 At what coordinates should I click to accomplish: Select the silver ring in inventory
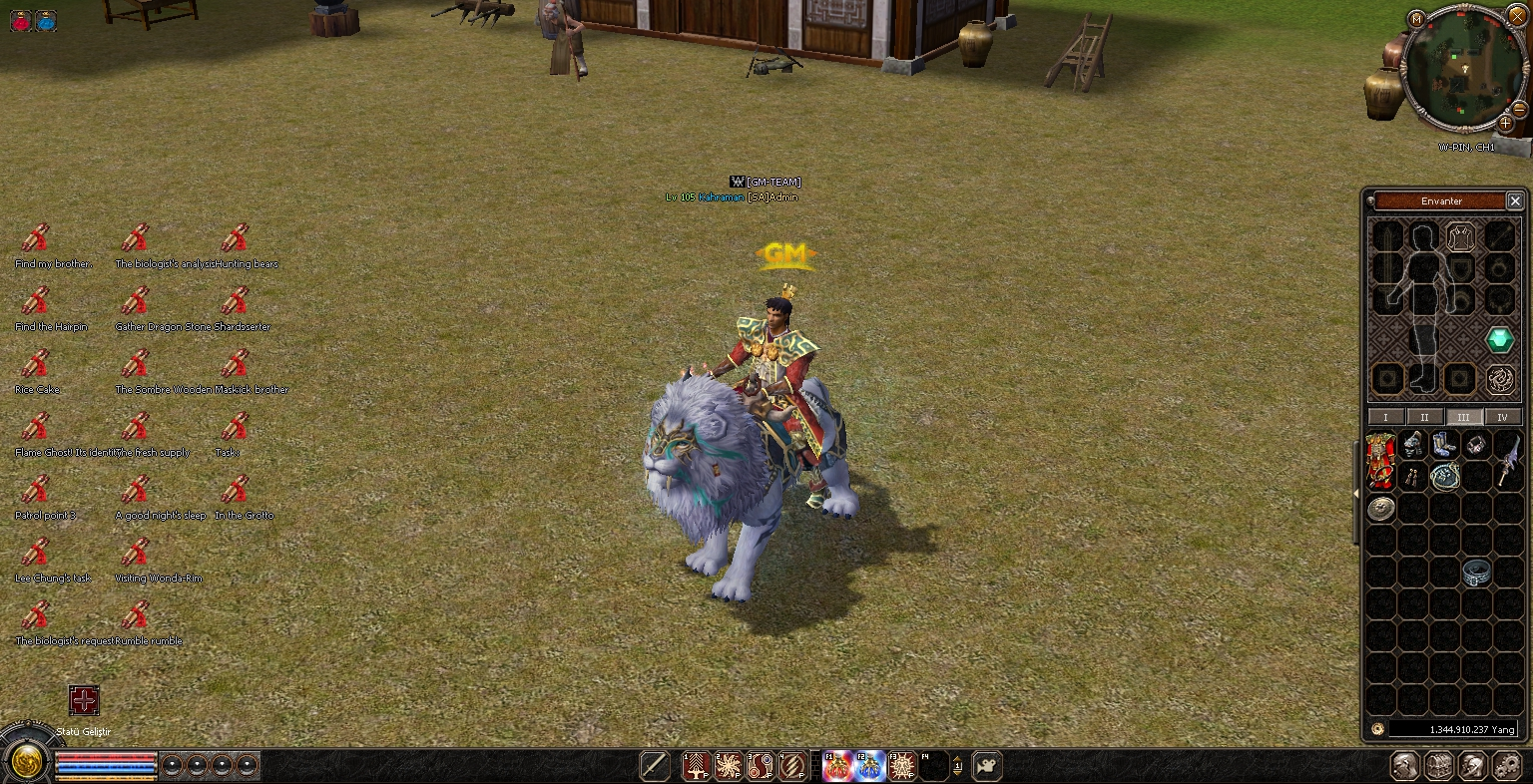[1477, 573]
